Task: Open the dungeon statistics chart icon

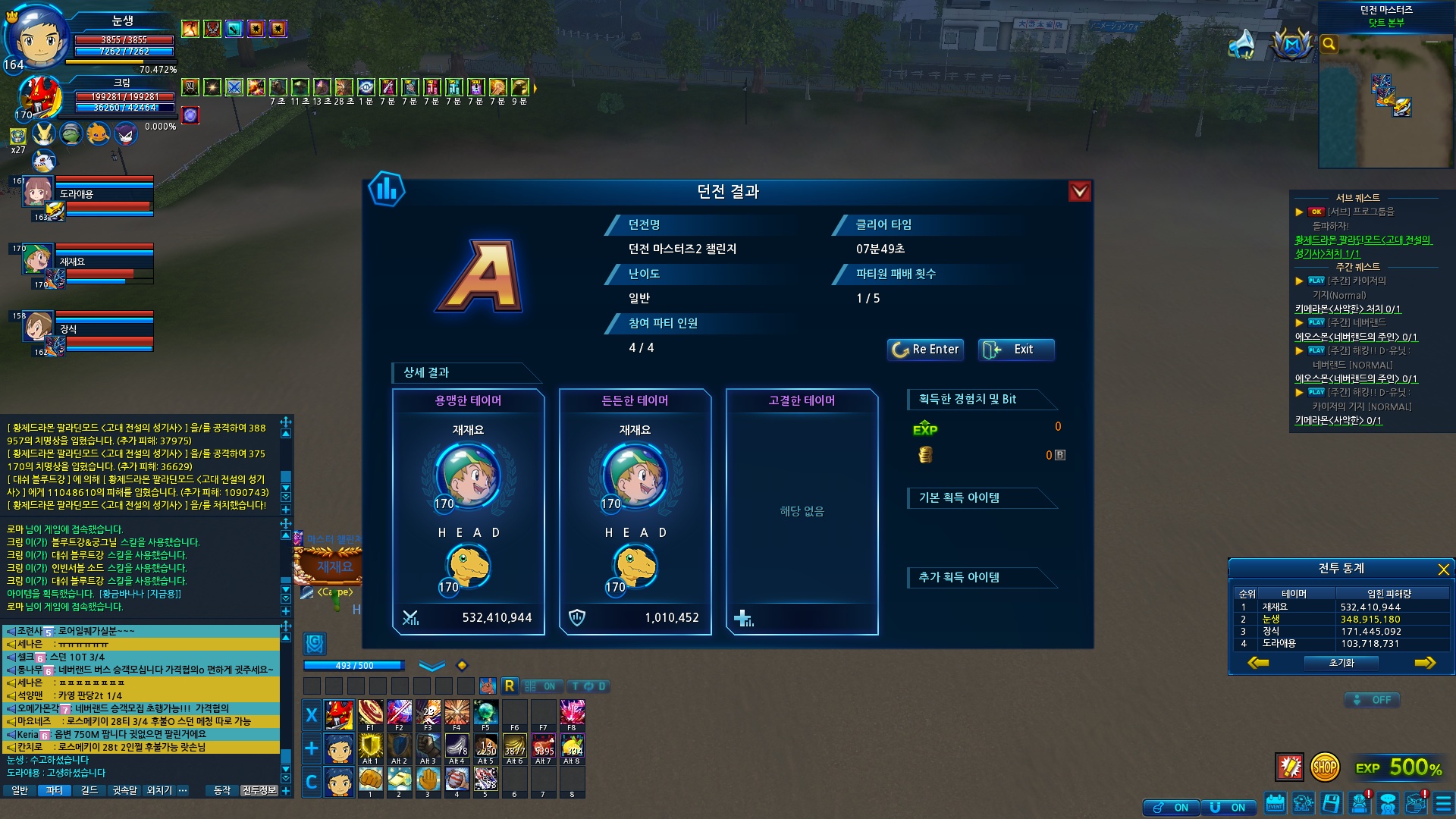Action: tap(387, 189)
